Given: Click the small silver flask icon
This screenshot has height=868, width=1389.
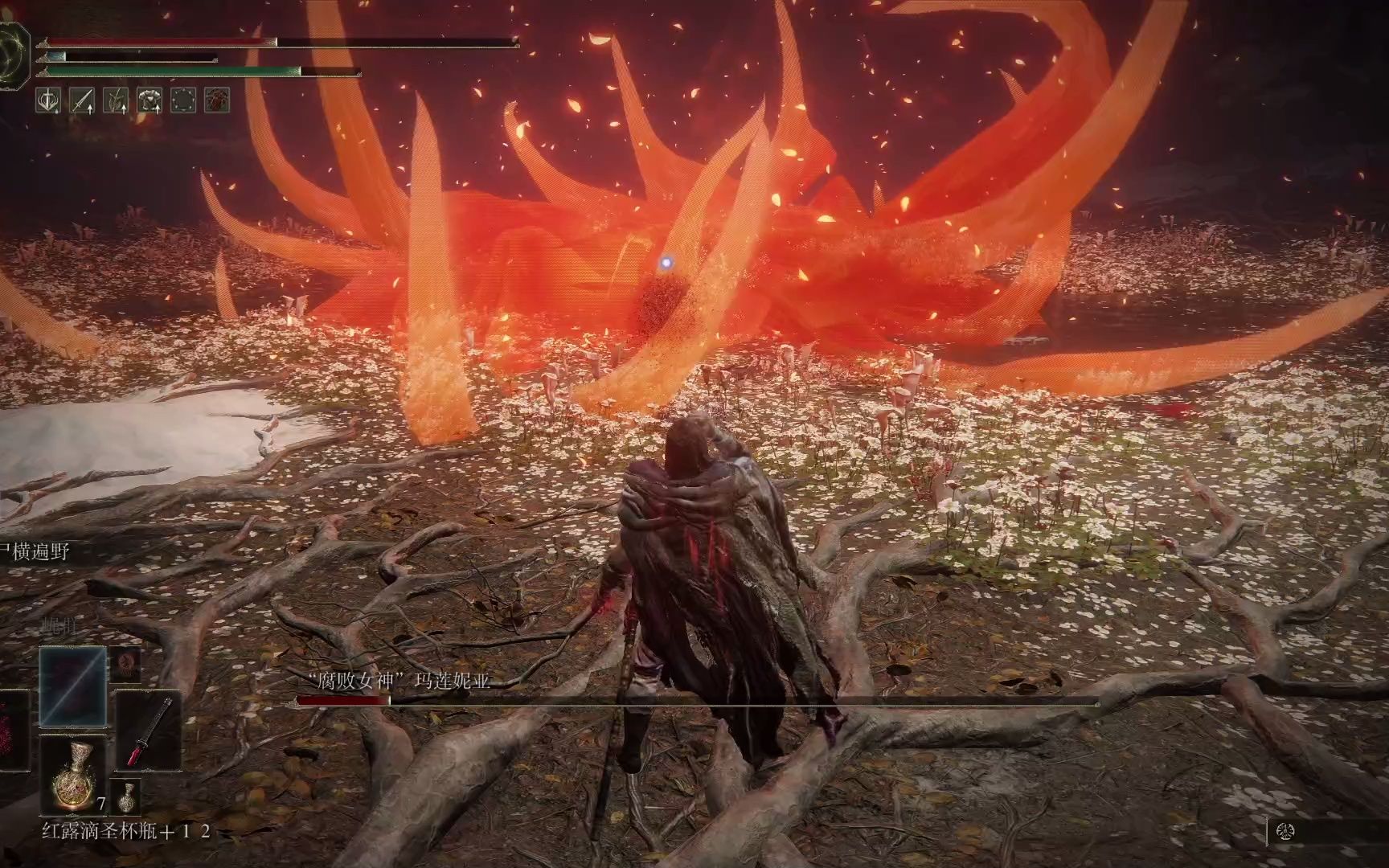Looking at the screenshot, I should point(126,796).
